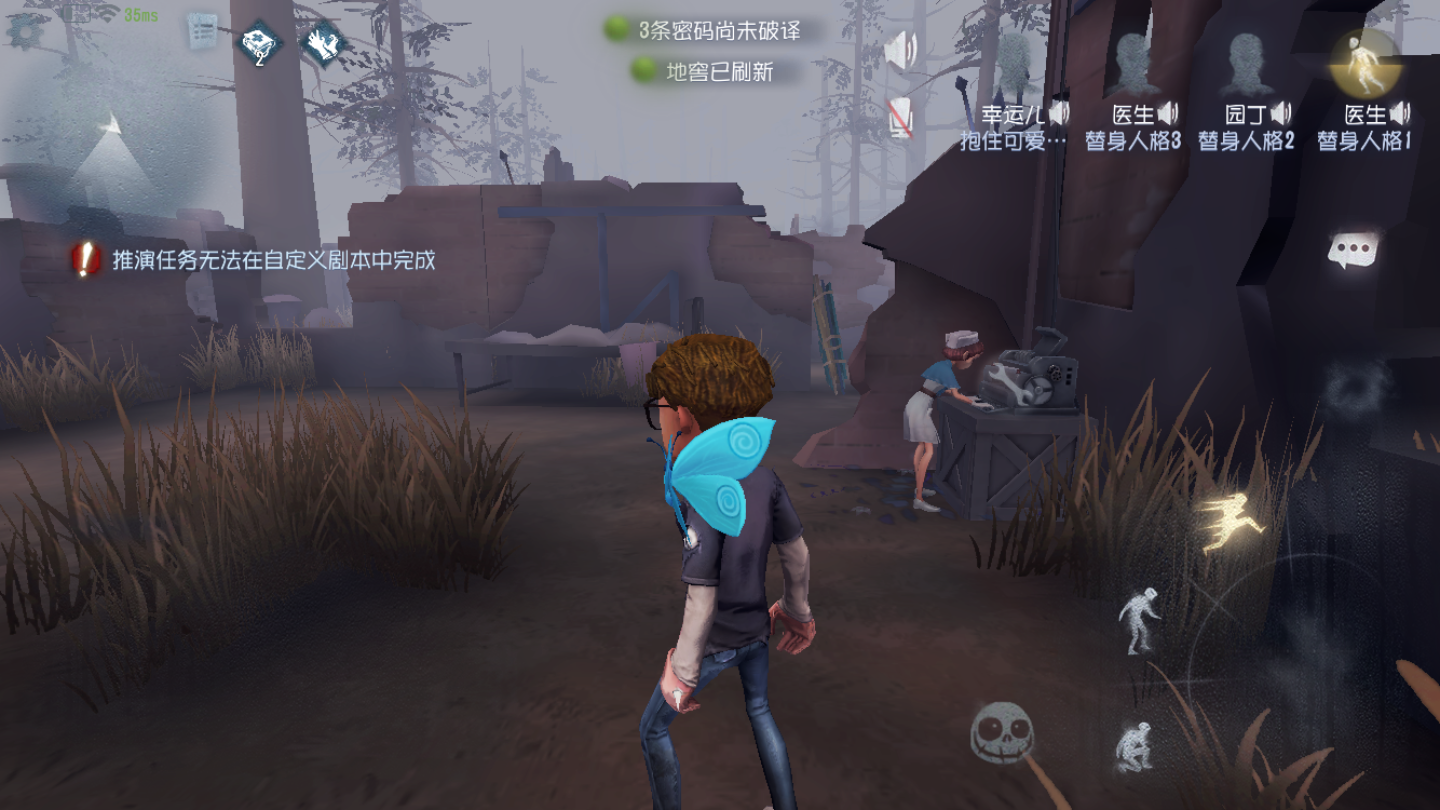The height and width of the screenshot is (810, 1440).
Task: Switch to the running stance icon
Action: [x=1228, y=524]
